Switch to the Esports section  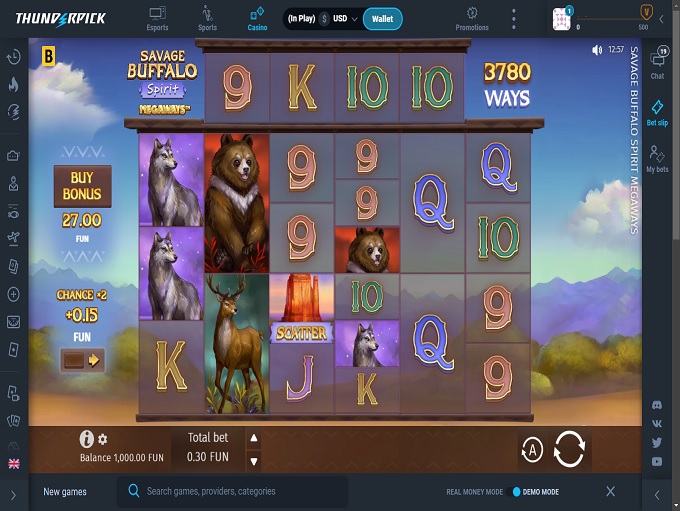[x=157, y=18]
